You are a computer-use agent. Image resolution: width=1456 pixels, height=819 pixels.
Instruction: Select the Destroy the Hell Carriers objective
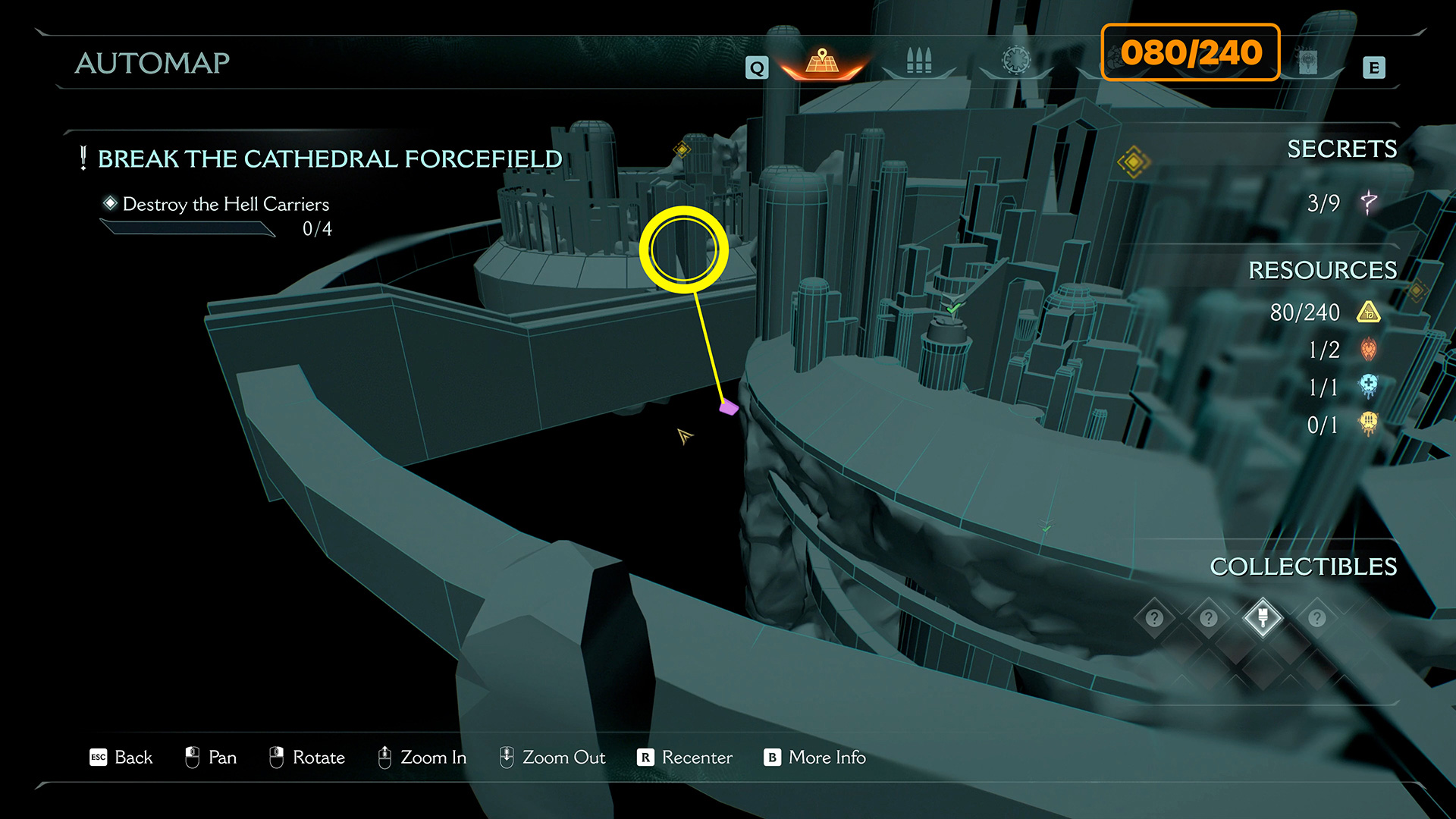(x=225, y=205)
